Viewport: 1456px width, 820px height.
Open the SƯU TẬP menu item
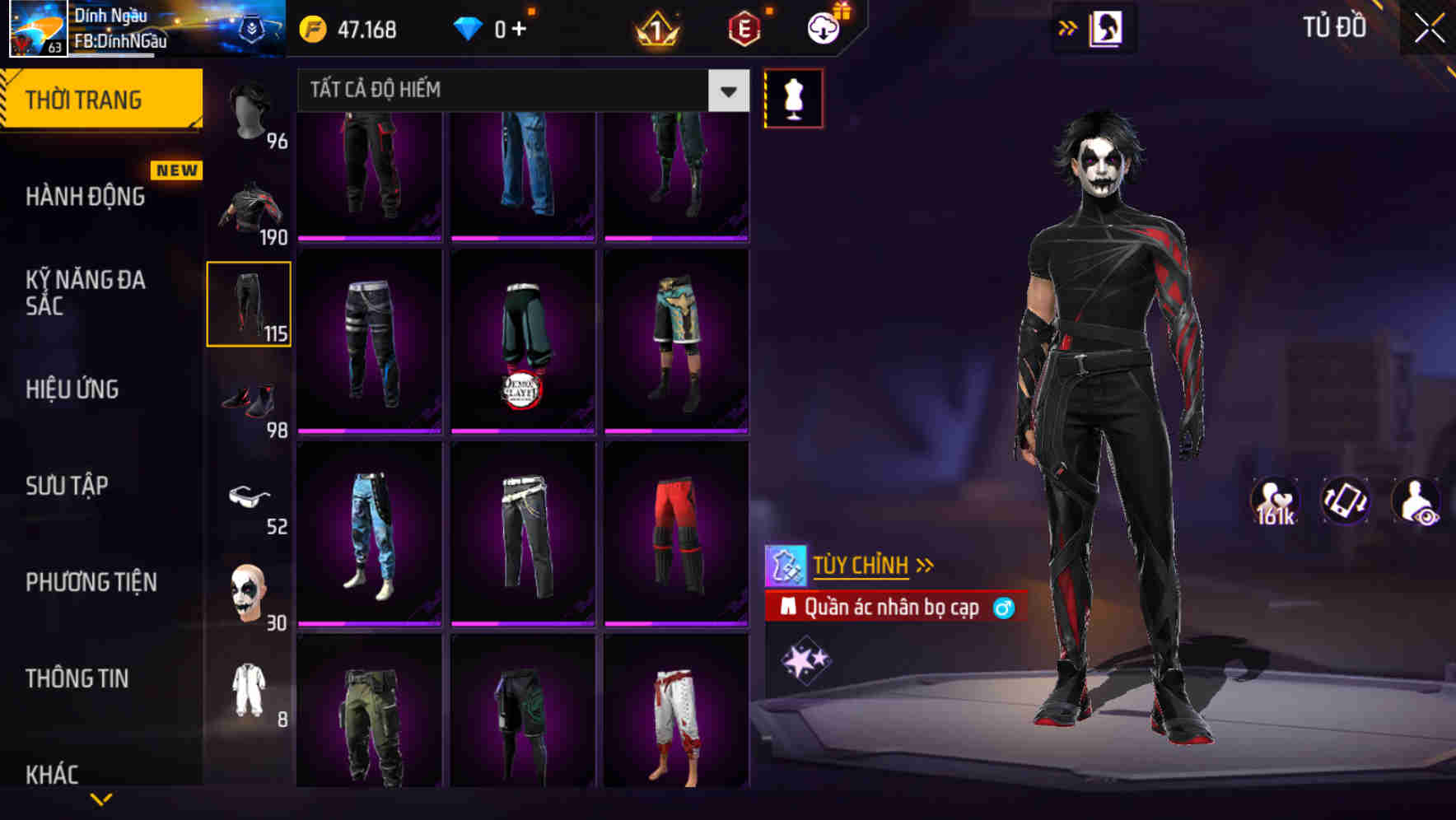[x=67, y=486]
